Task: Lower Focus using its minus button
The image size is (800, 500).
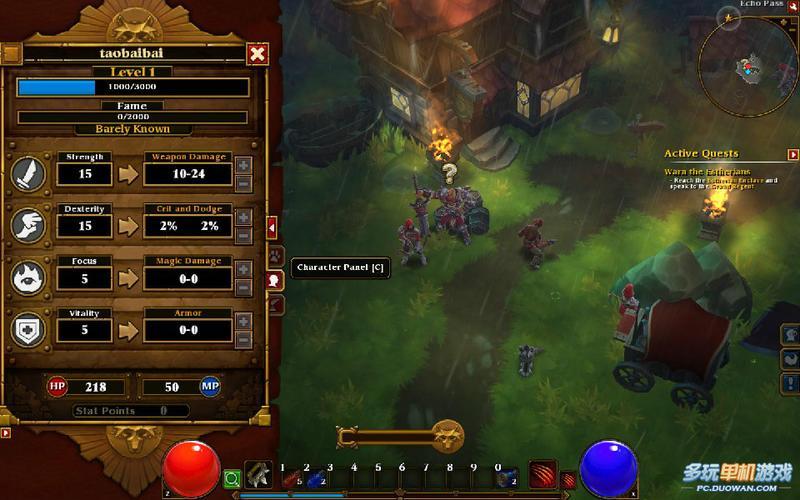Action: click(244, 287)
